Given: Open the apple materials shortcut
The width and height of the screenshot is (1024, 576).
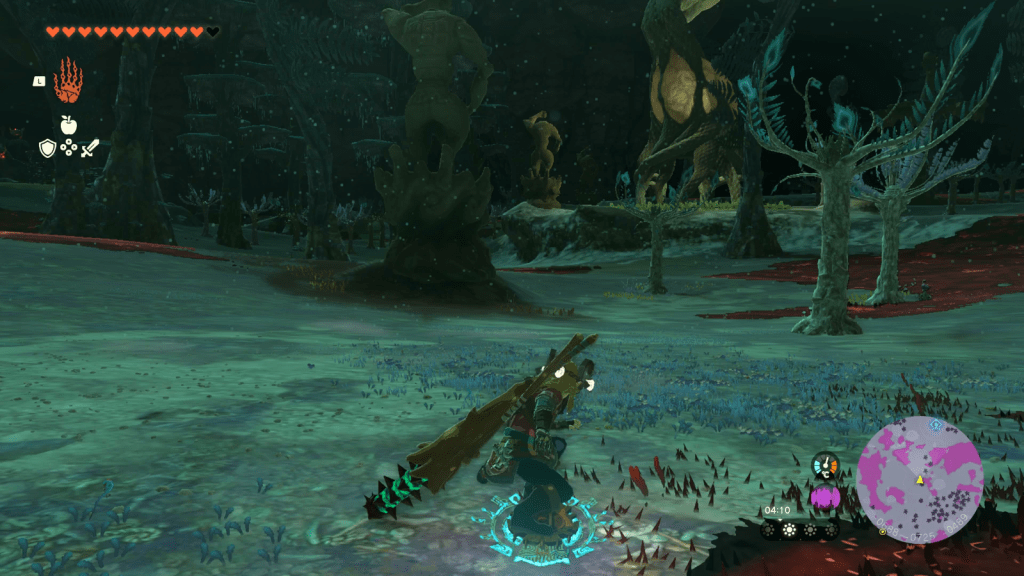Looking at the screenshot, I should [68, 125].
